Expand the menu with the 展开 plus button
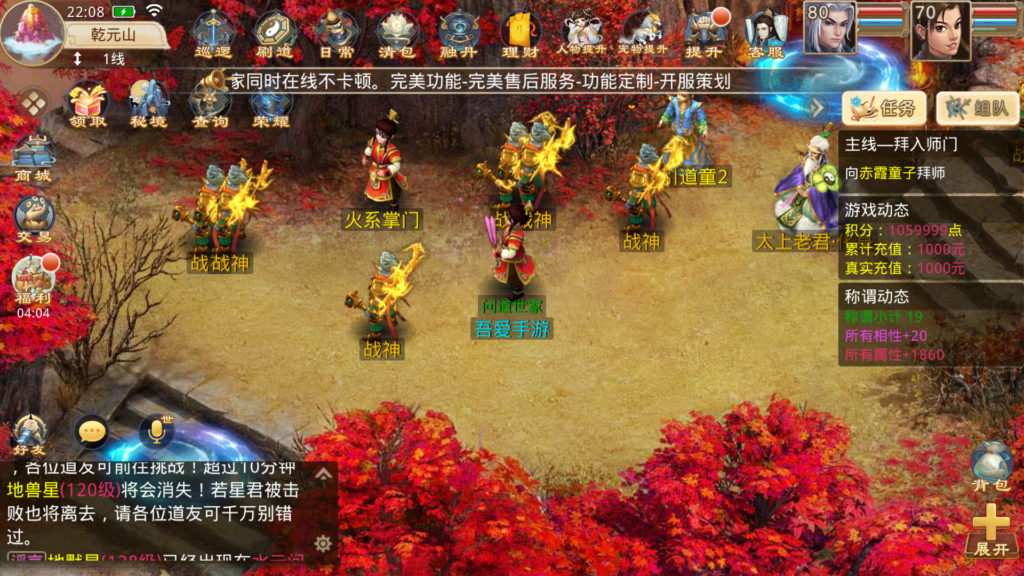 coord(990,529)
